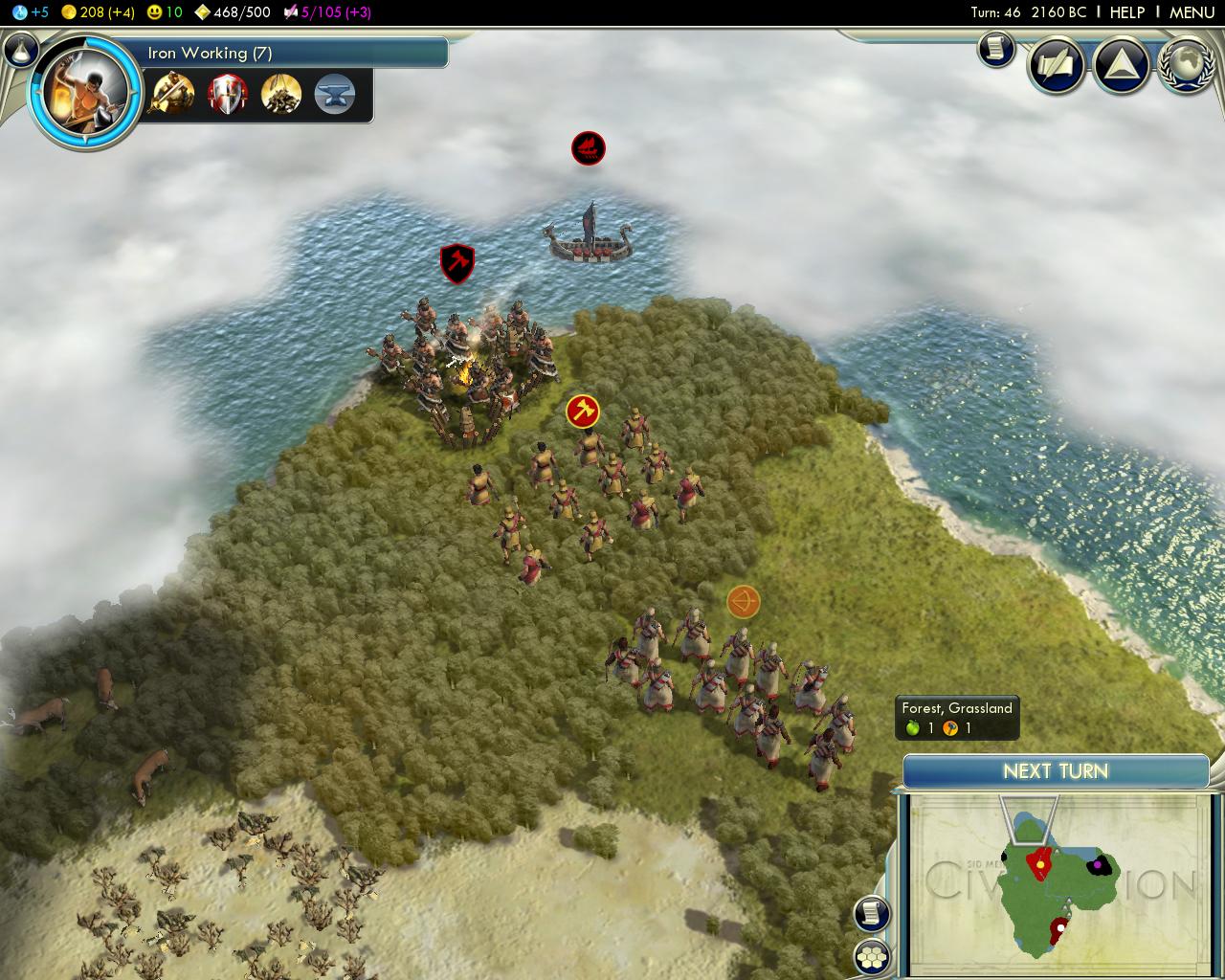1225x980 pixels.
Task: Click the barbarian axe shield flag
Action: (457, 263)
